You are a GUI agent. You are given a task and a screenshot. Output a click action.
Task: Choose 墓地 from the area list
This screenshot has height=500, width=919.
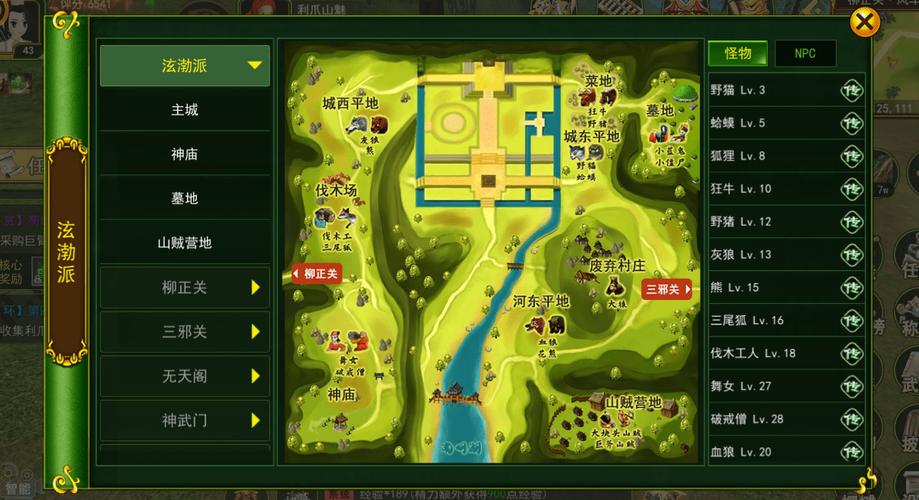(185, 198)
